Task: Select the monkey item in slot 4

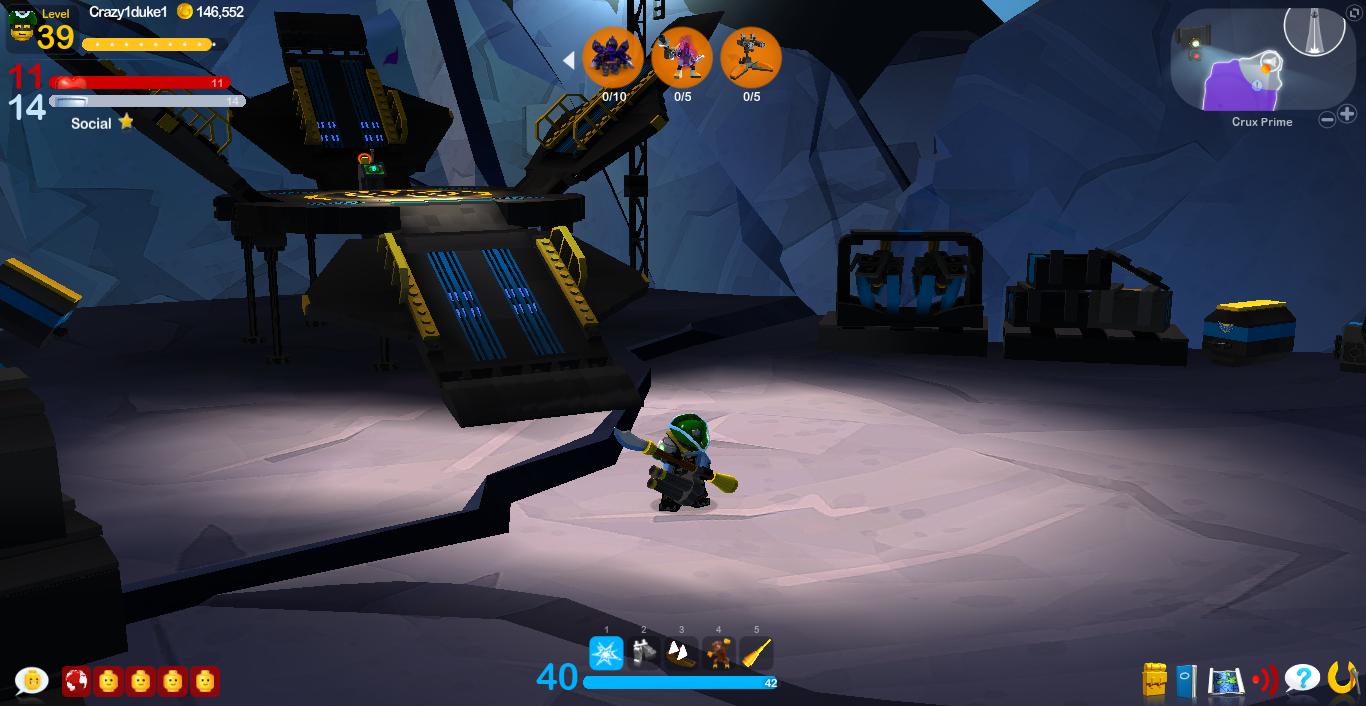Action: (718, 653)
